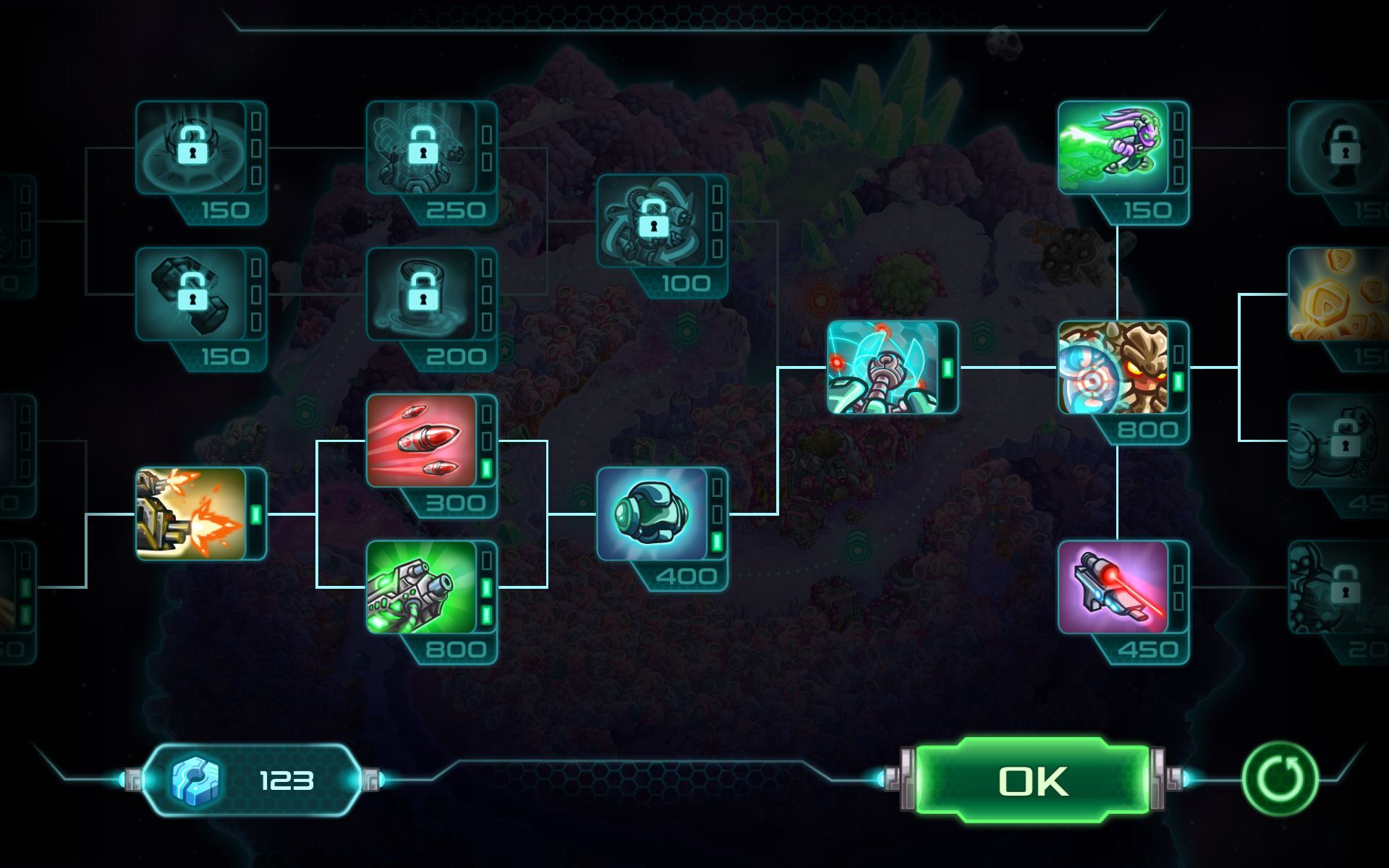Select the firing machine gun upgrade

[192, 514]
